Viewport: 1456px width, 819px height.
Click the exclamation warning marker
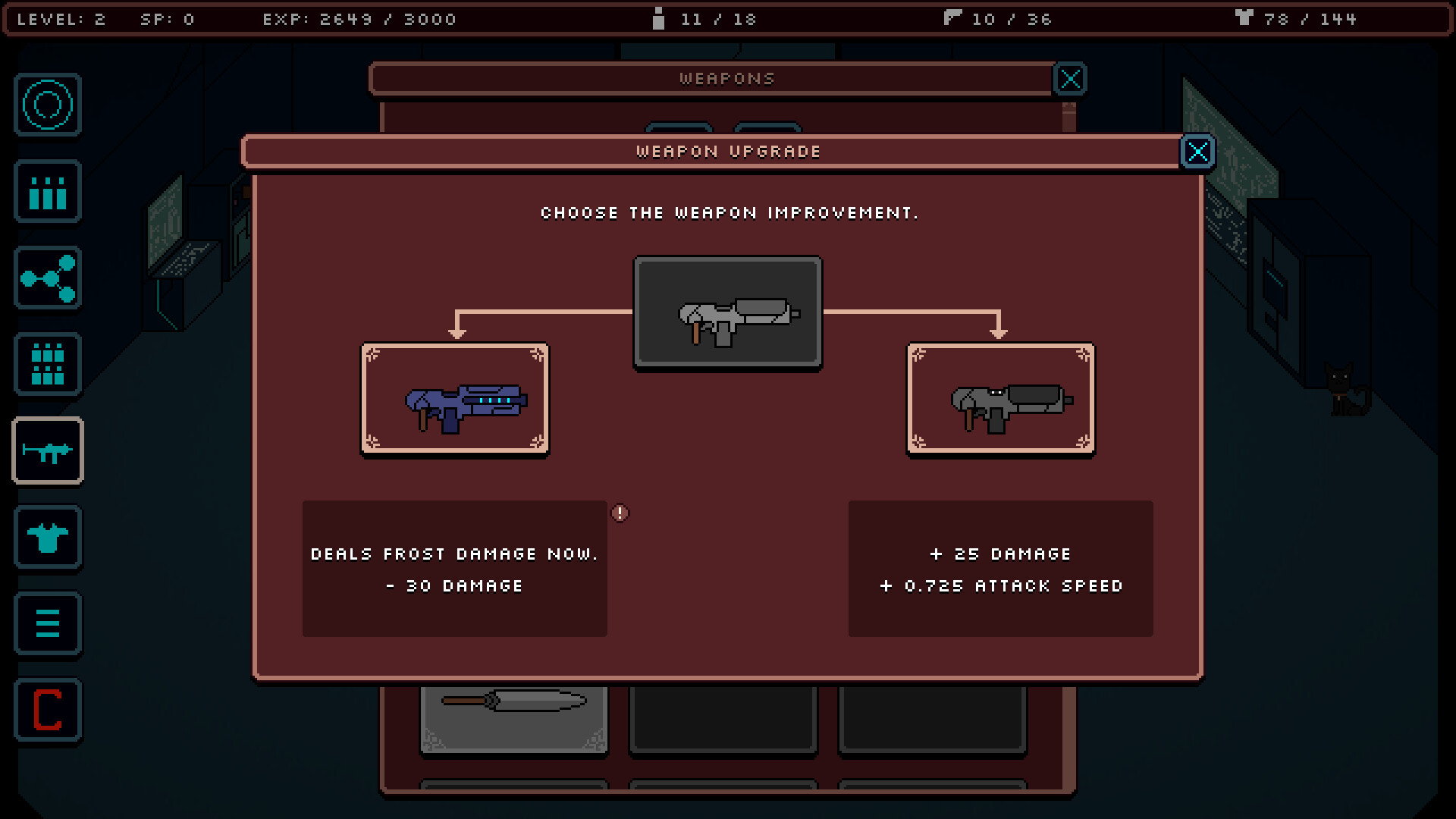pos(620,513)
